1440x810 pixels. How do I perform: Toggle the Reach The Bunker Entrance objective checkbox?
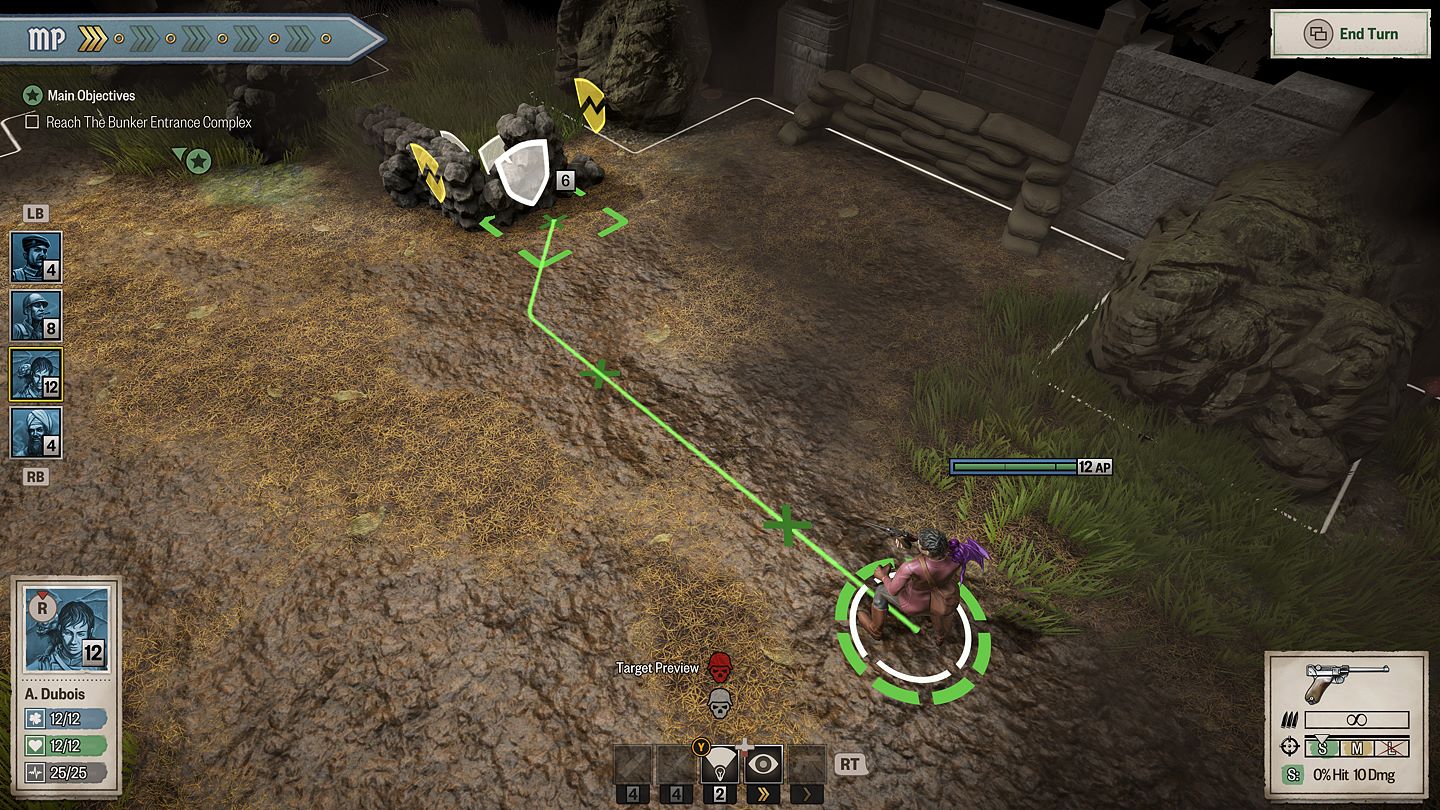(x=32, y=122)
